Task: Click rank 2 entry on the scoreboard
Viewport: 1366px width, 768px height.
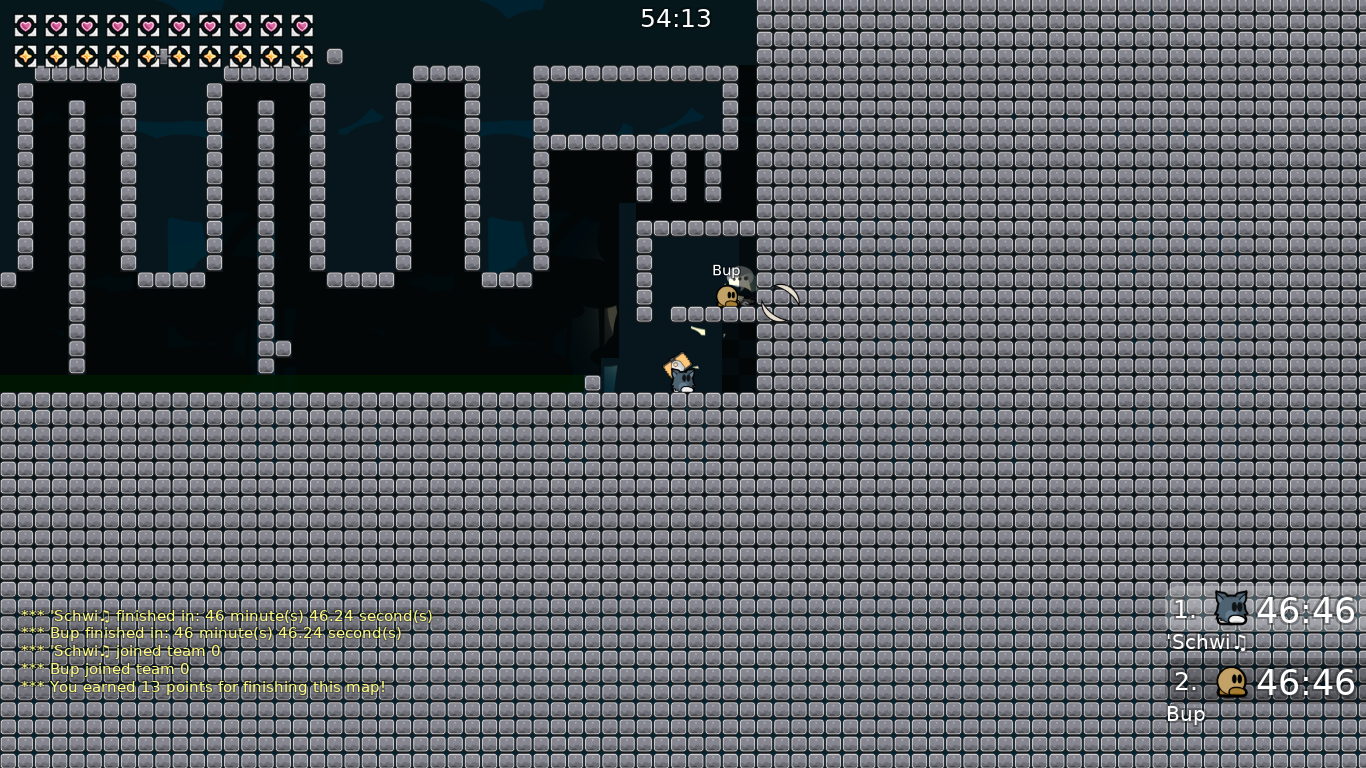Action: [x=1184, y=682]
